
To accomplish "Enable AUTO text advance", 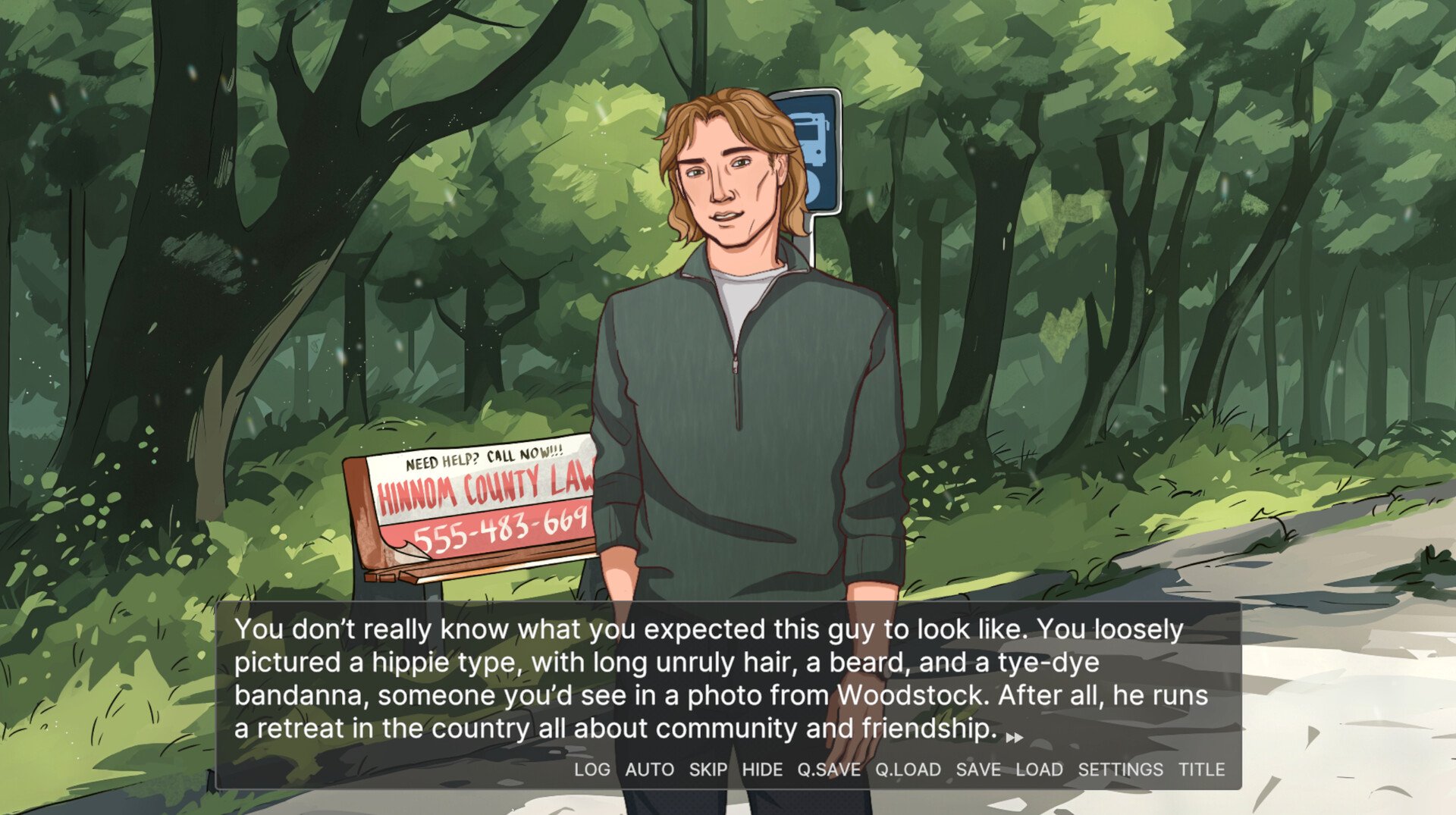I will (649, 770).
